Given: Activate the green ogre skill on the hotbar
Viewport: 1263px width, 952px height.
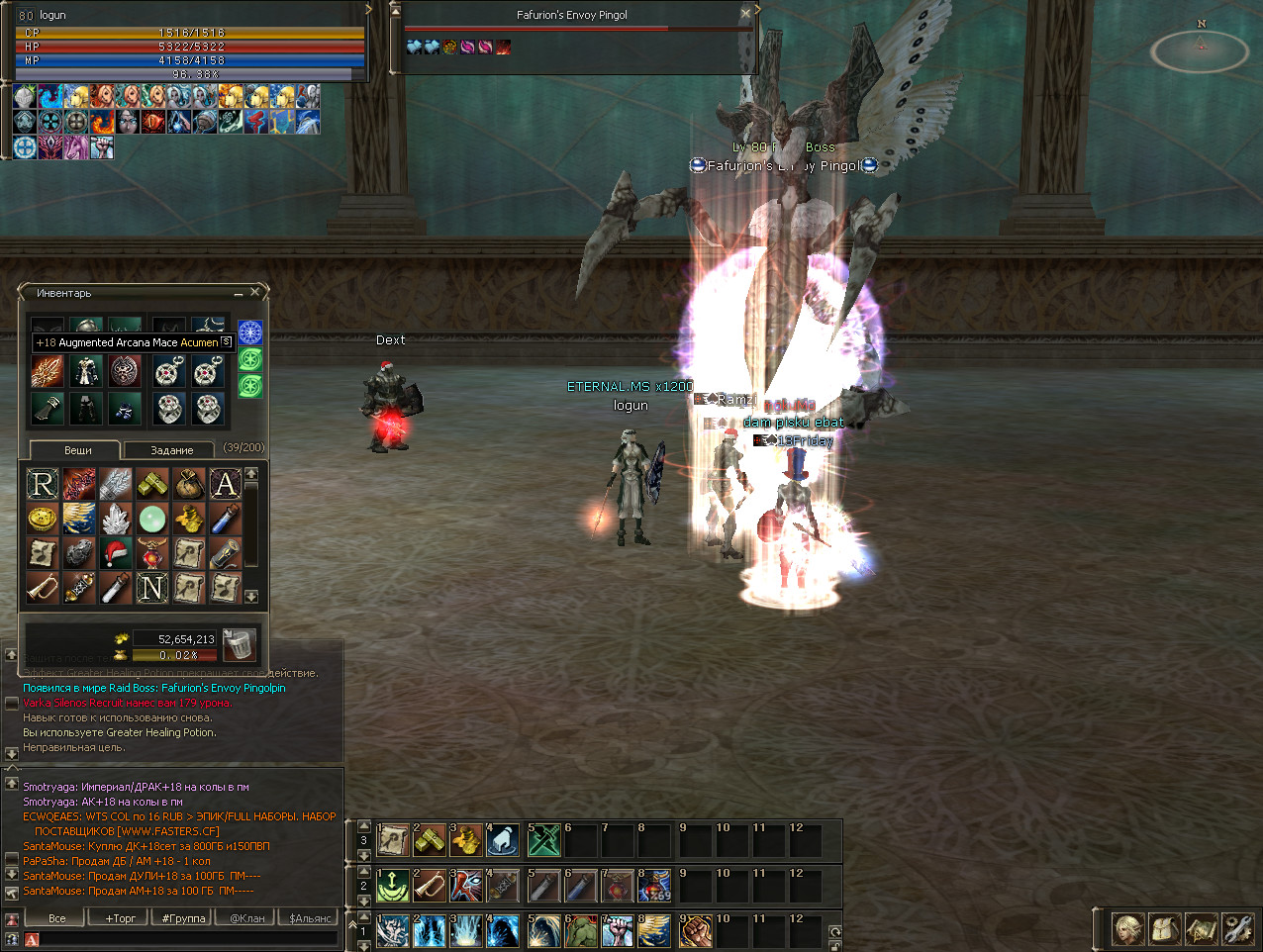Looking at the screenshot, I should coord(581,931).
